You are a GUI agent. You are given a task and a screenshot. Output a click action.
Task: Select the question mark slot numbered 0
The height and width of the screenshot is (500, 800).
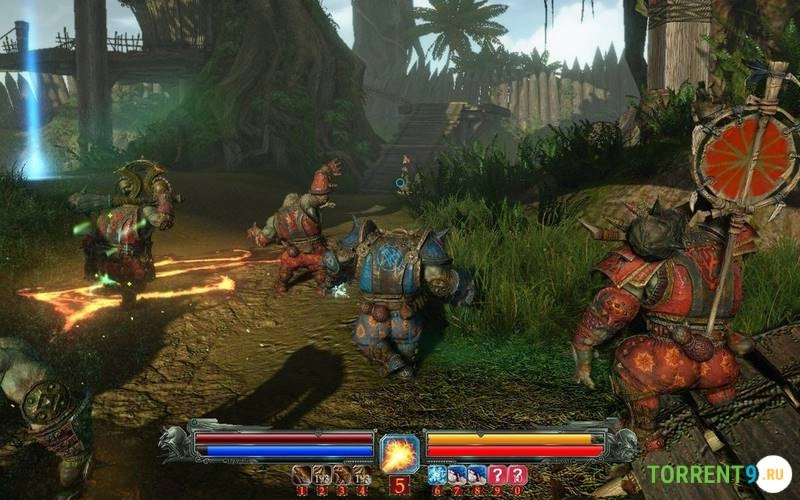(517, 475)
